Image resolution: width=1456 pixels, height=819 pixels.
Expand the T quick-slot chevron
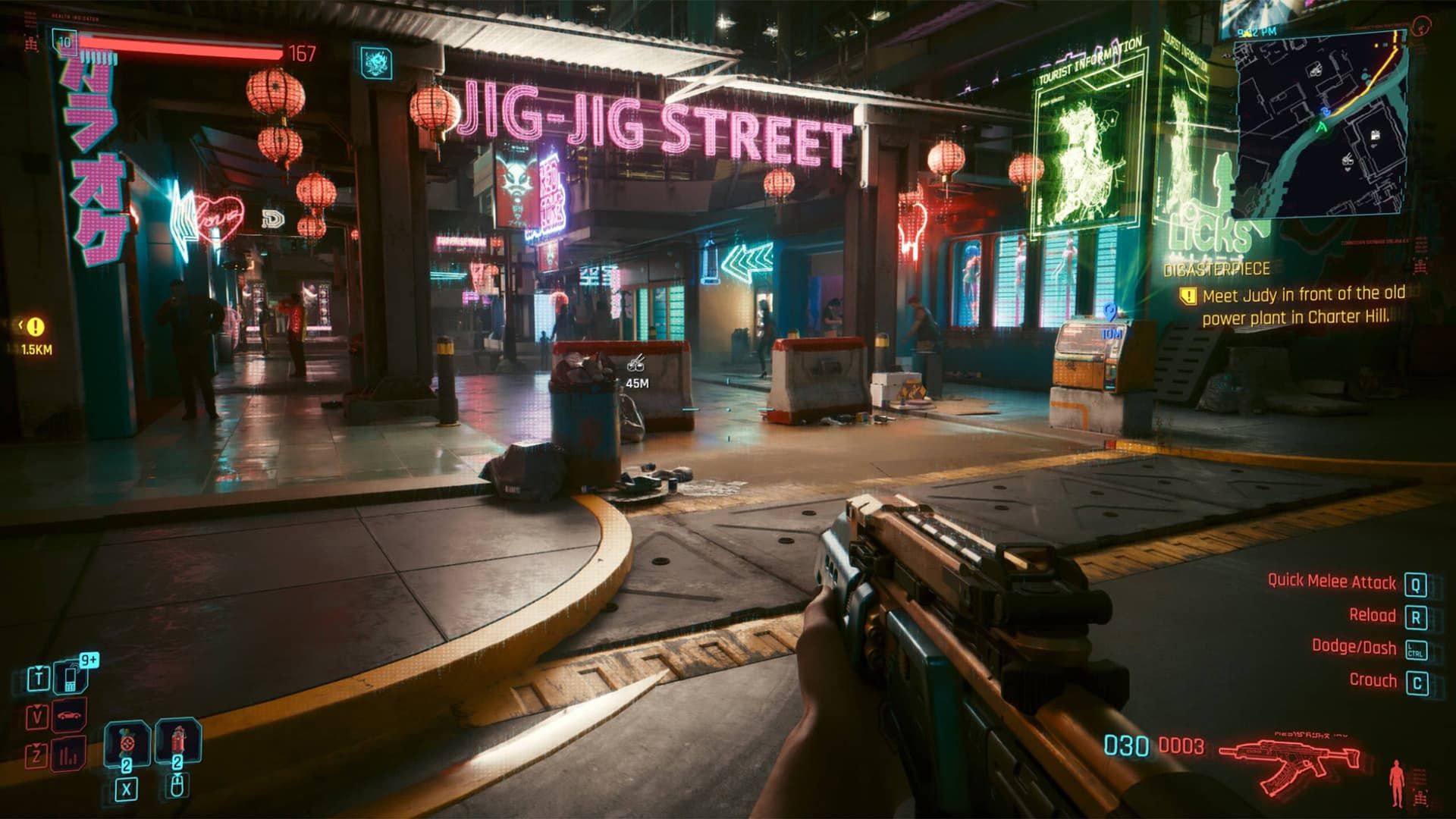(x=39, y=667)
